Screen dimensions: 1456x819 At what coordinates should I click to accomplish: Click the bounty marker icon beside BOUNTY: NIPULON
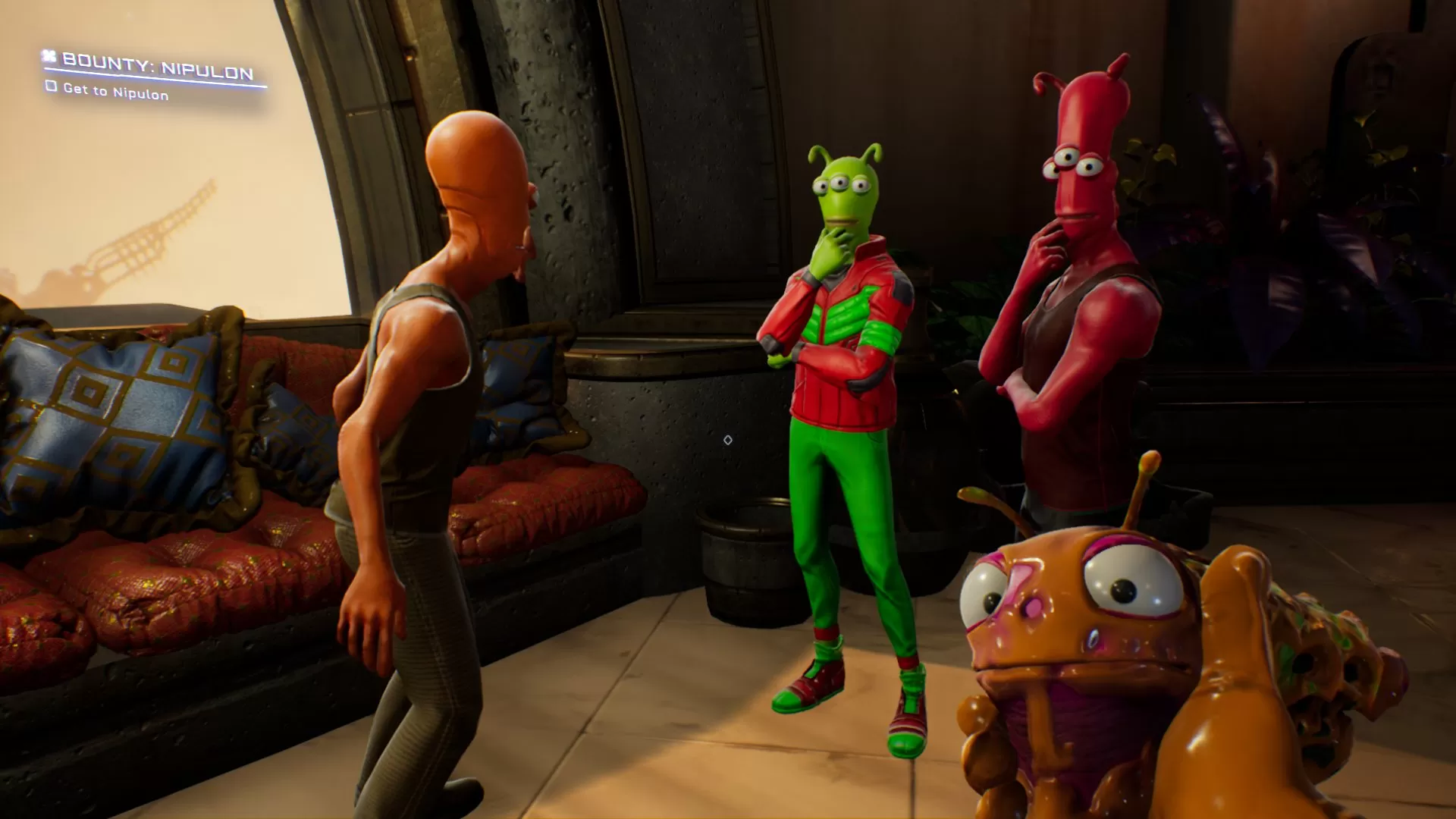pos(49,58)
